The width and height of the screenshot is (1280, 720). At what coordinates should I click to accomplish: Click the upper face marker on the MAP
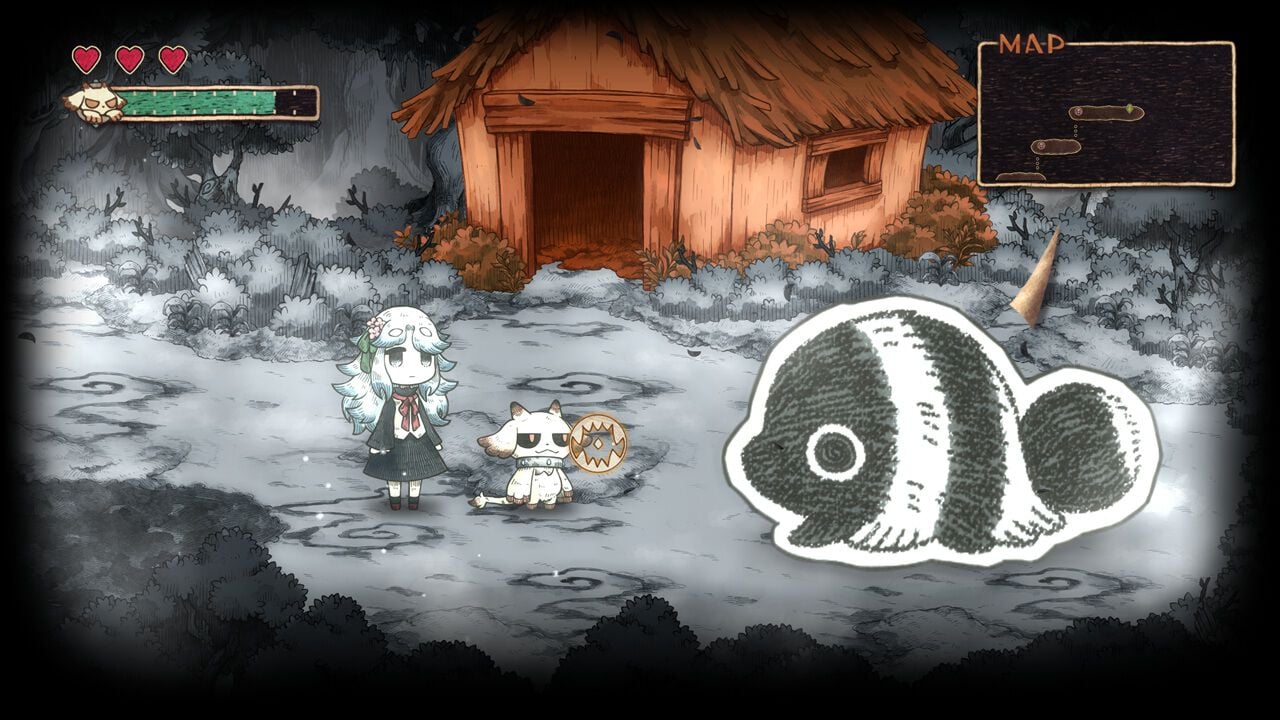pos(1077,111)
